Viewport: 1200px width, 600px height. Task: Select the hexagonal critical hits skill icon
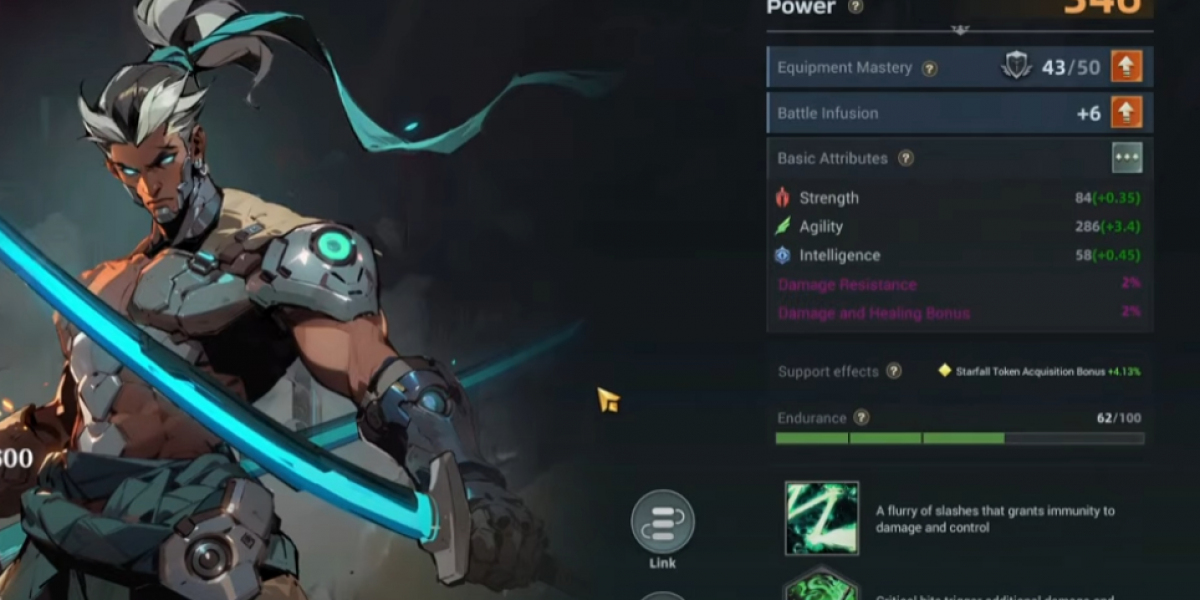point(822,586)
